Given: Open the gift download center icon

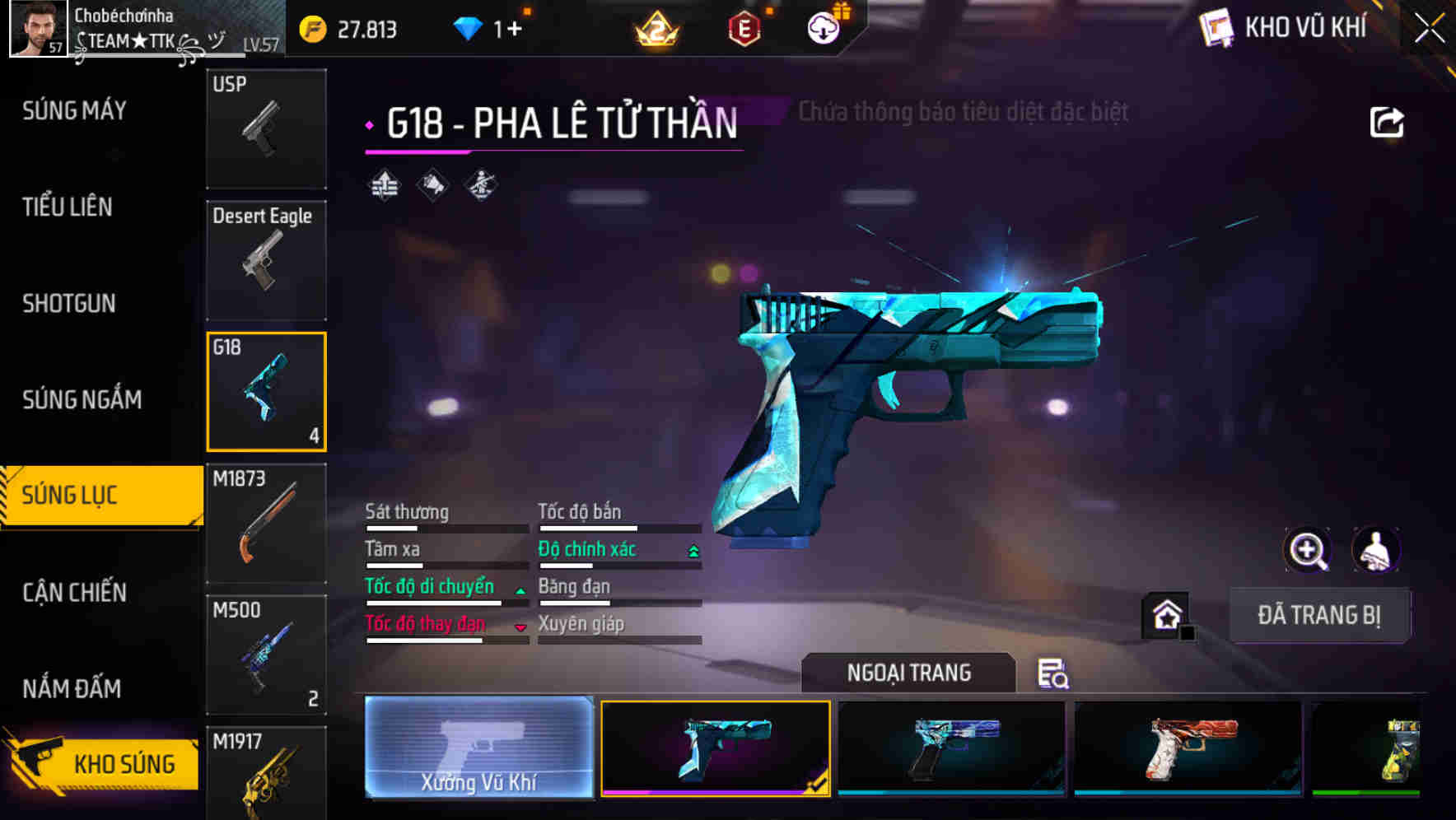Looking at the screenshot, I should [x=824, y=28].
